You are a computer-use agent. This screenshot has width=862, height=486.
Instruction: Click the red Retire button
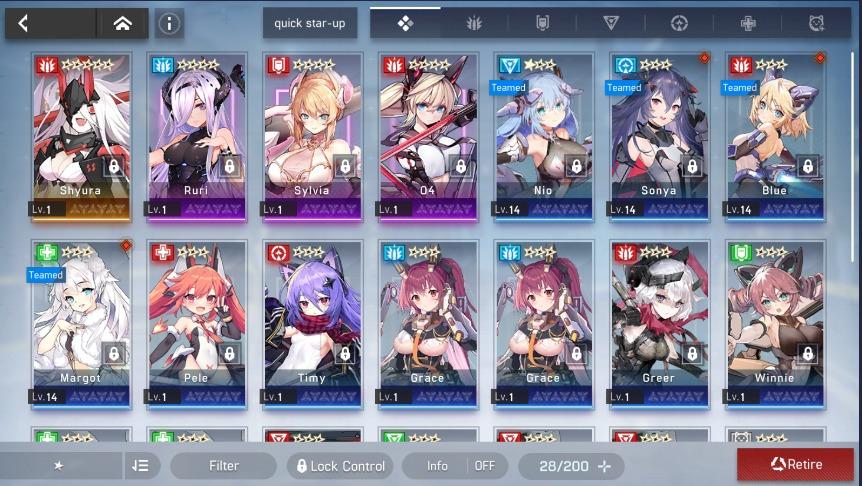[796, 465]
